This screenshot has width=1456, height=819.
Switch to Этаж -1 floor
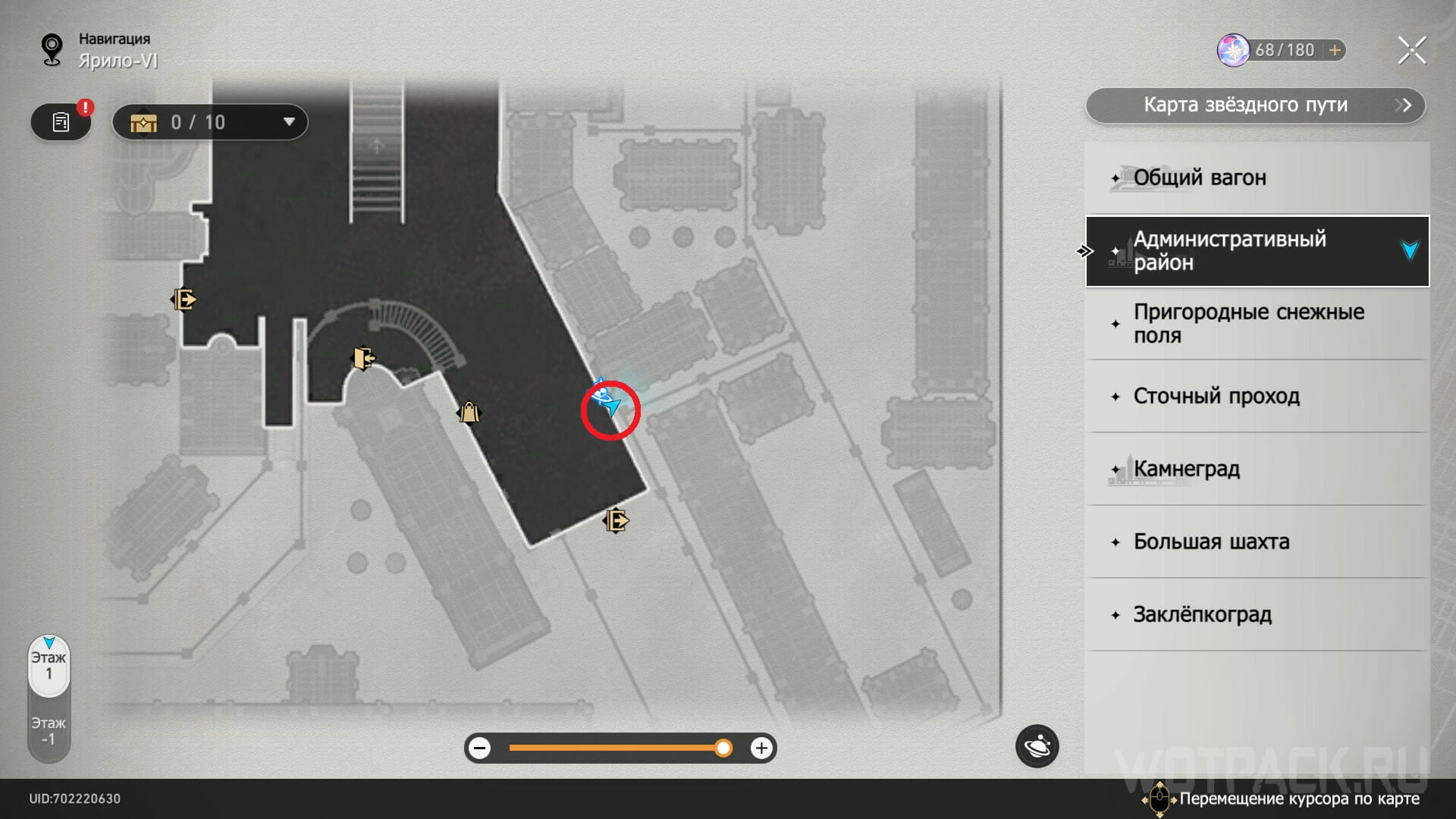click(49, 731)
